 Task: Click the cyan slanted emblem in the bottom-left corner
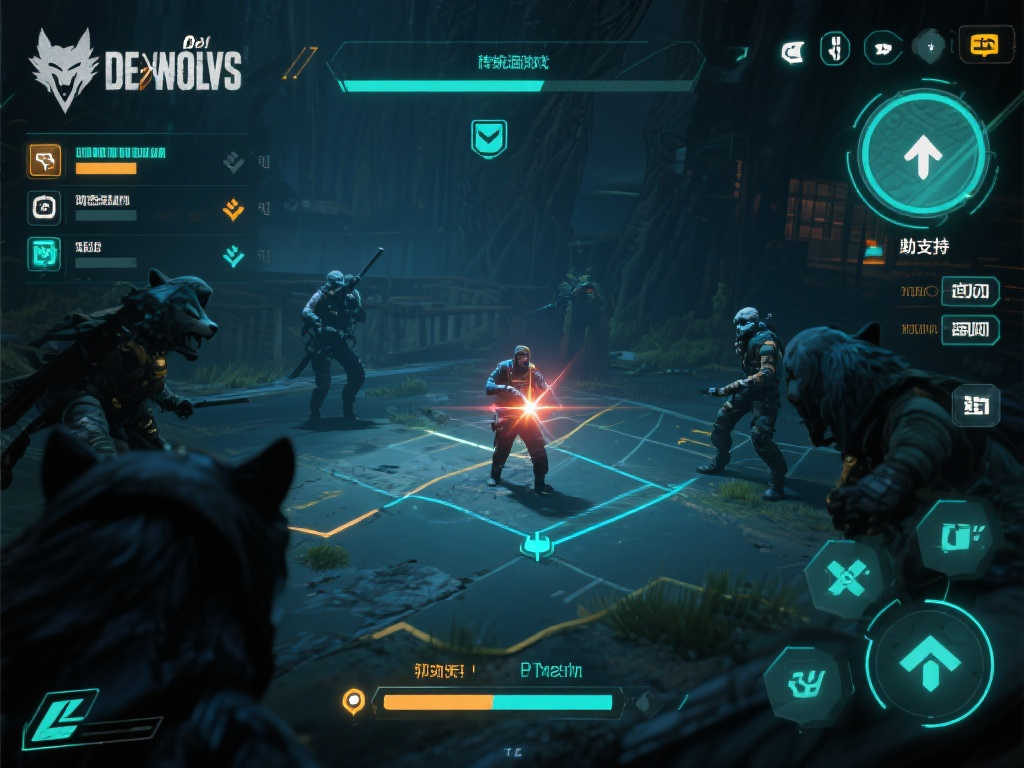tap(60, 718)
